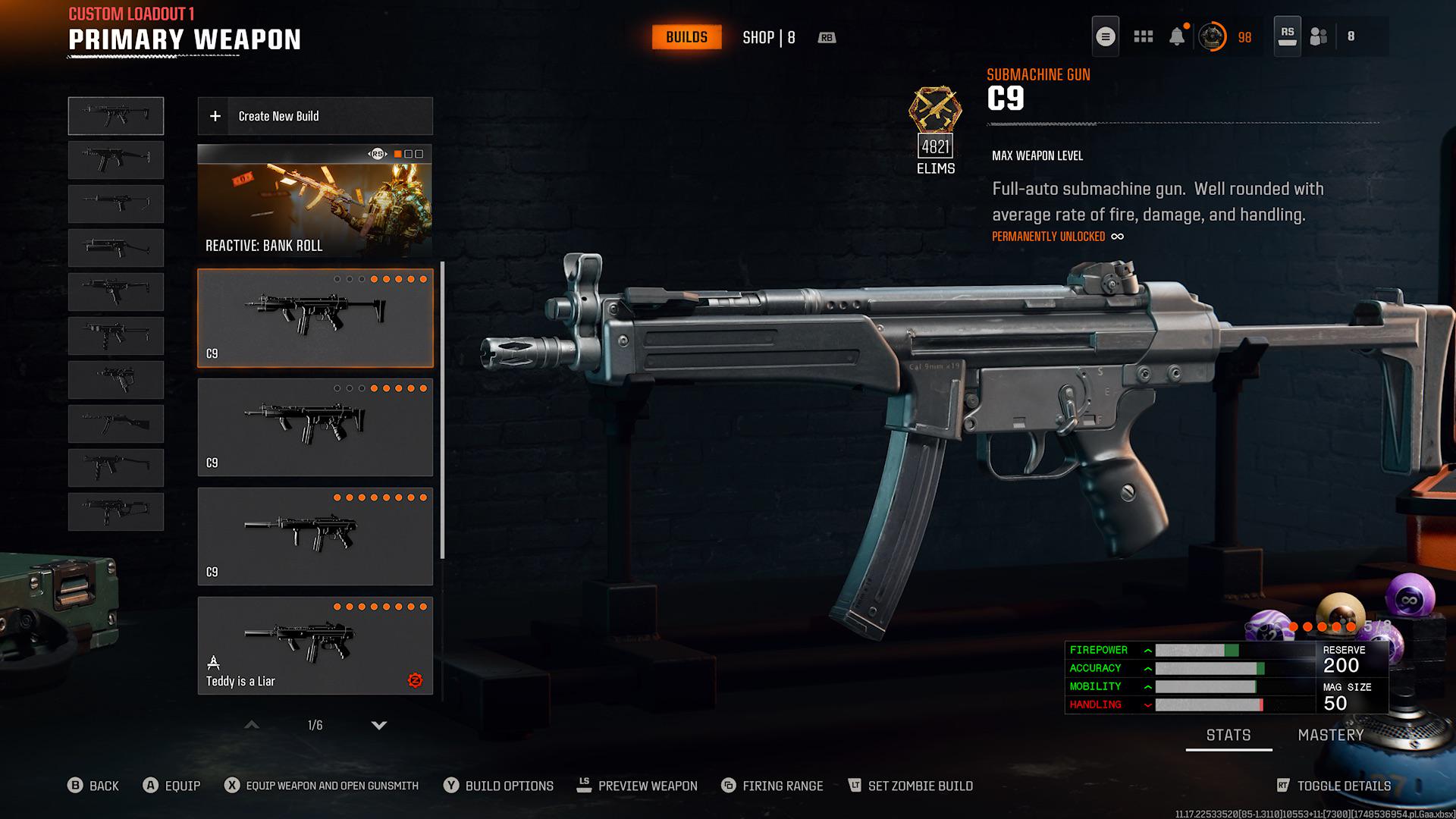Set the zombie build
1456x819 pixels.
tap(910, 786)
